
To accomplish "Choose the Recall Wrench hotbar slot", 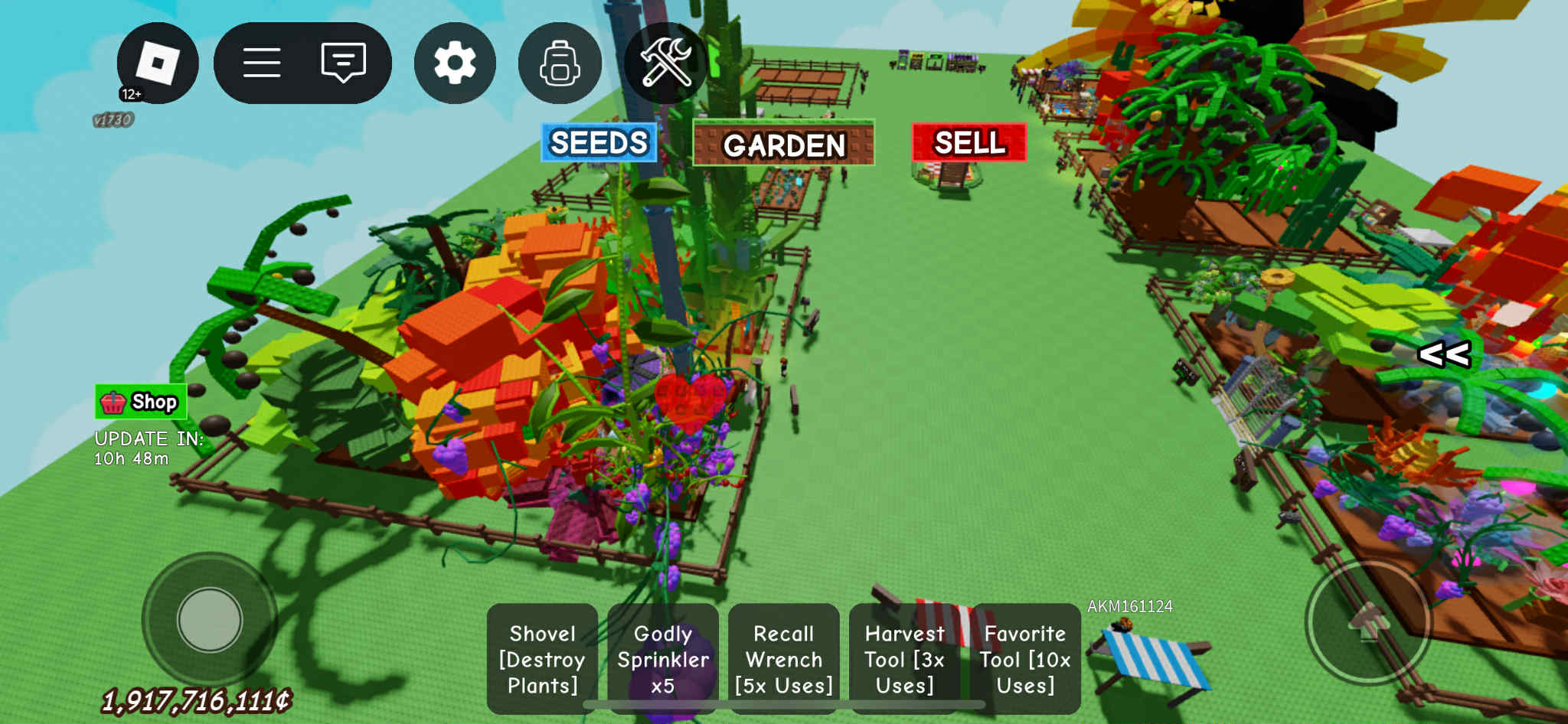I will pos(783,659).
